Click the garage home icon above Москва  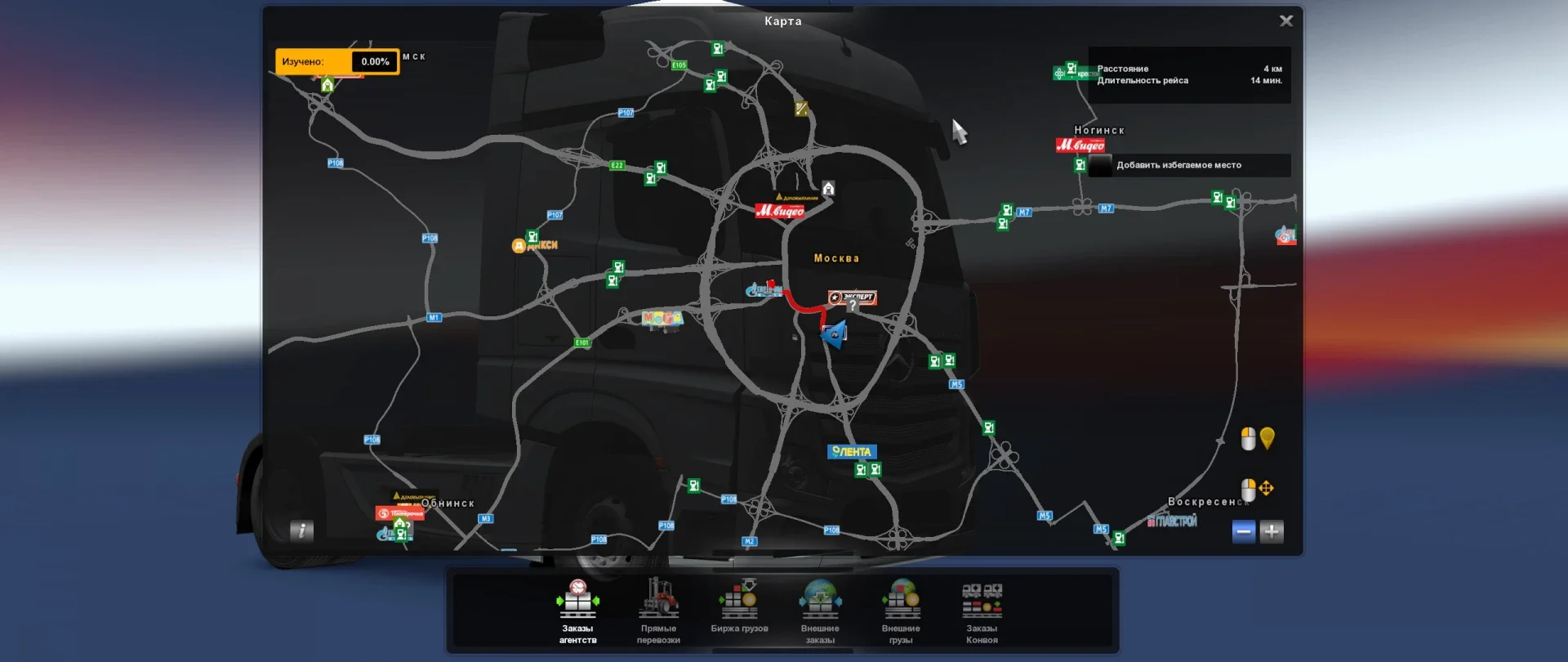(x=829, y=188)
